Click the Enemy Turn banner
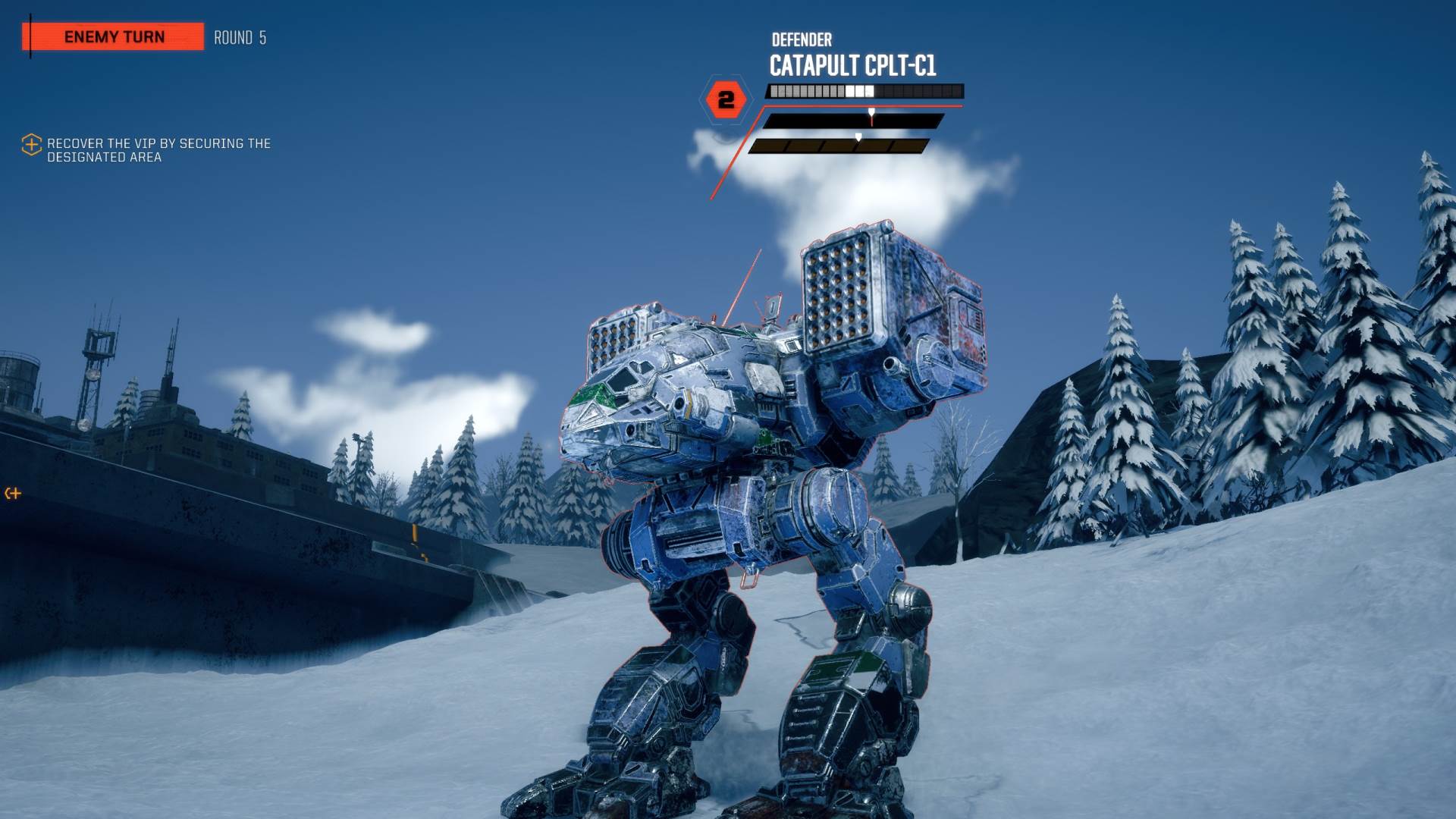Image resolution: width=1456 pixels, height=819 pixels. coord(114,37)
